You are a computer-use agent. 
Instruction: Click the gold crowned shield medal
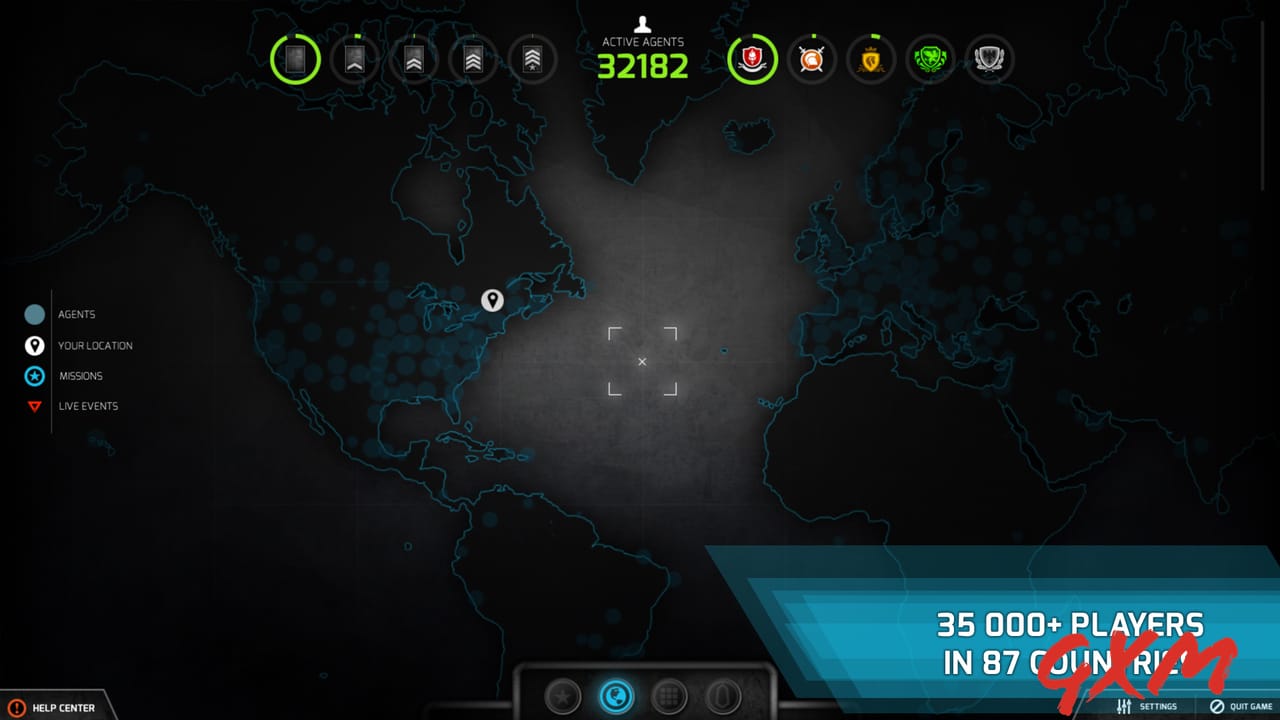click(x=870, y=59)
